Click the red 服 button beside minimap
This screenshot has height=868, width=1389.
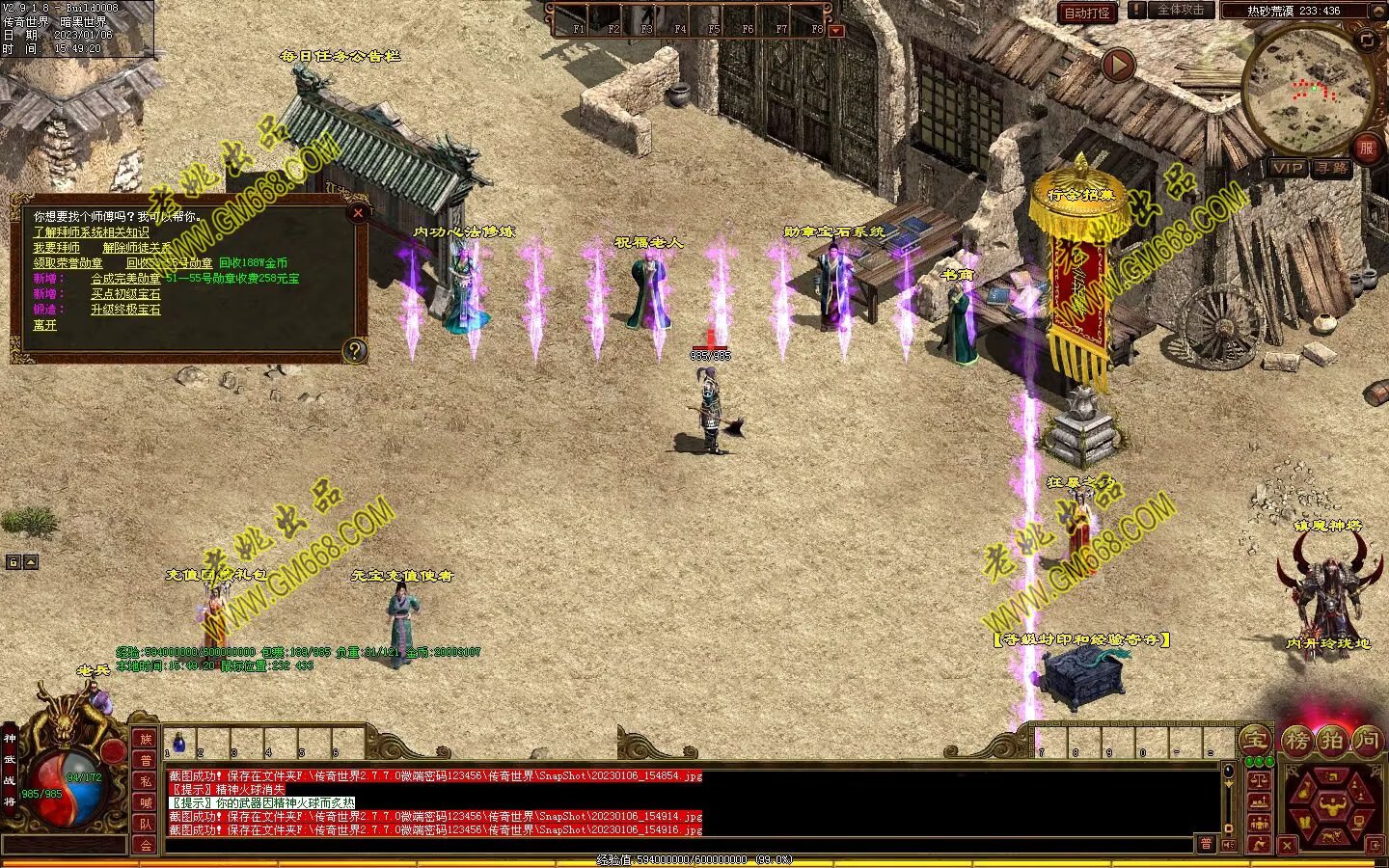click(x=1366, y=148)
